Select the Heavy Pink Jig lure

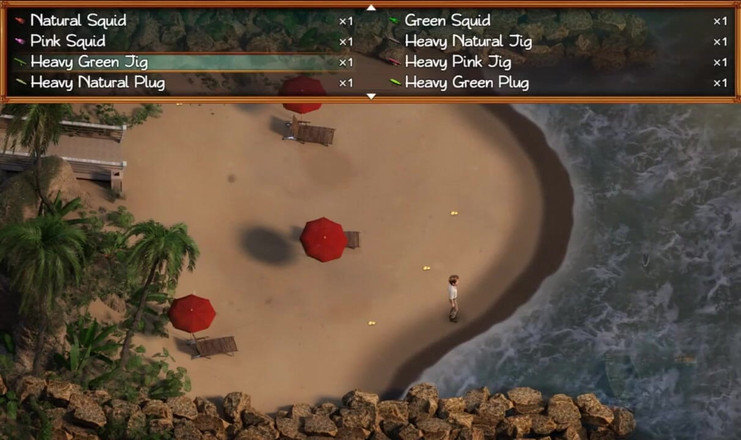click(459, 62)
